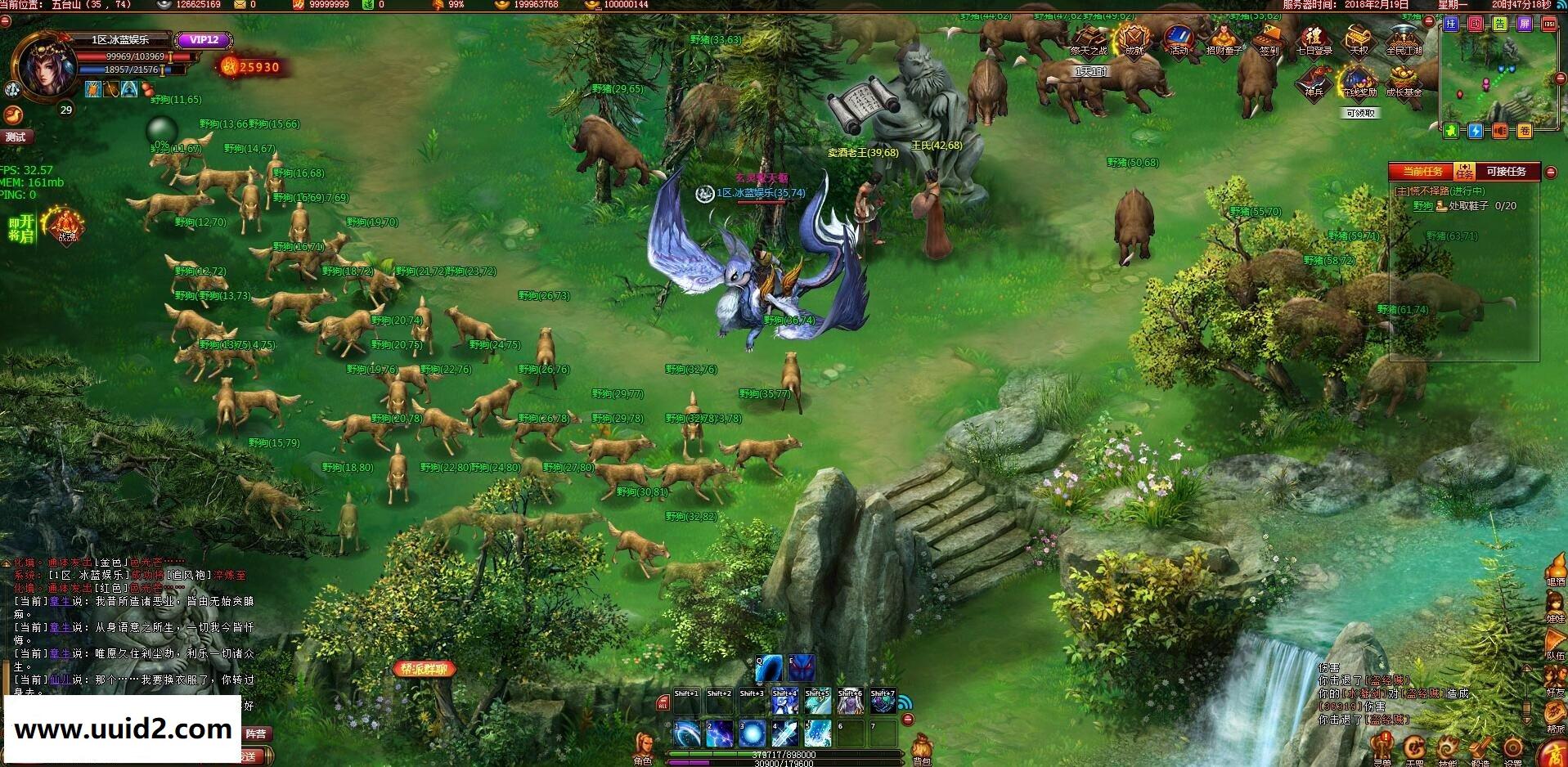Open the 卷 map scroll button near minimap
1568x767 pixels.
pos(1525,129)
